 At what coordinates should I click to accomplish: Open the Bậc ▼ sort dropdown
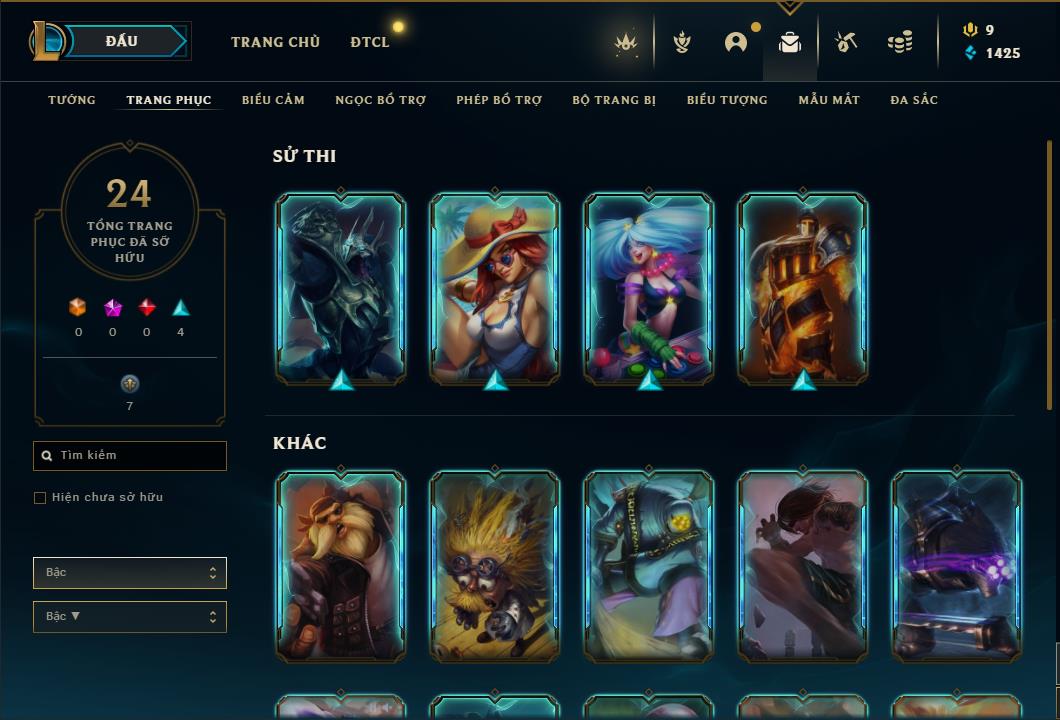click(x=130, y=617)
